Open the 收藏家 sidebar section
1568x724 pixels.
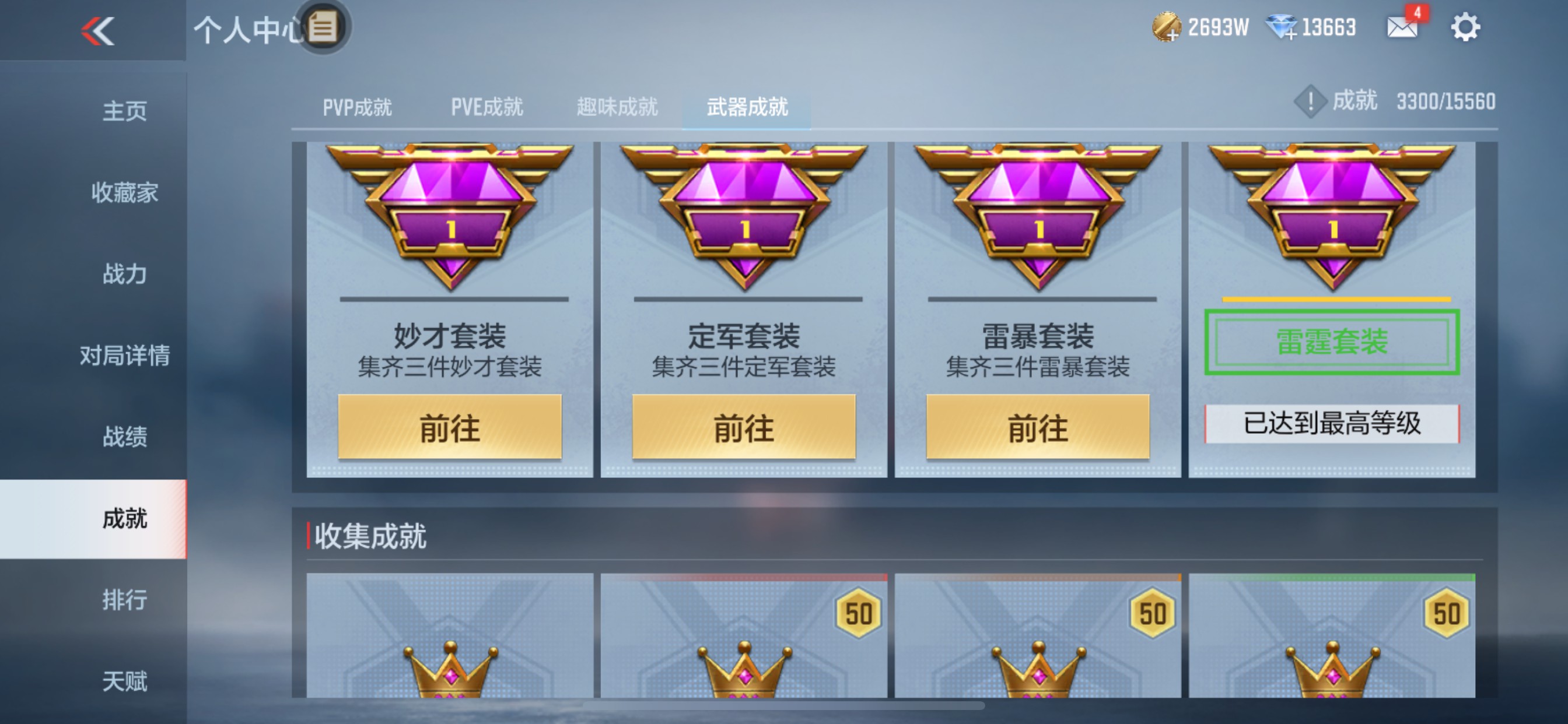click(124, 192)
